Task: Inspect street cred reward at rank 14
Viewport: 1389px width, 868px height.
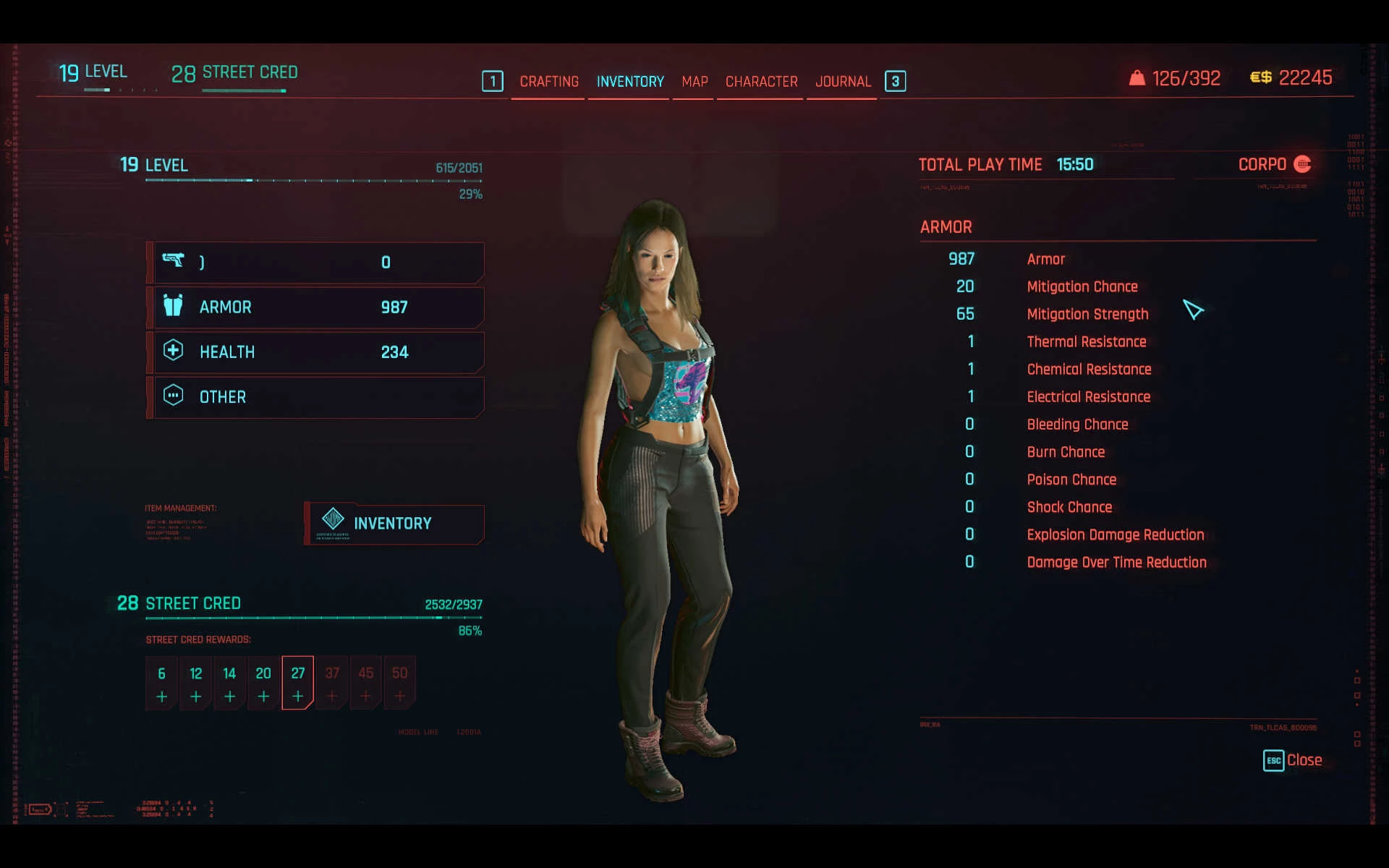Action: (229, 683)
